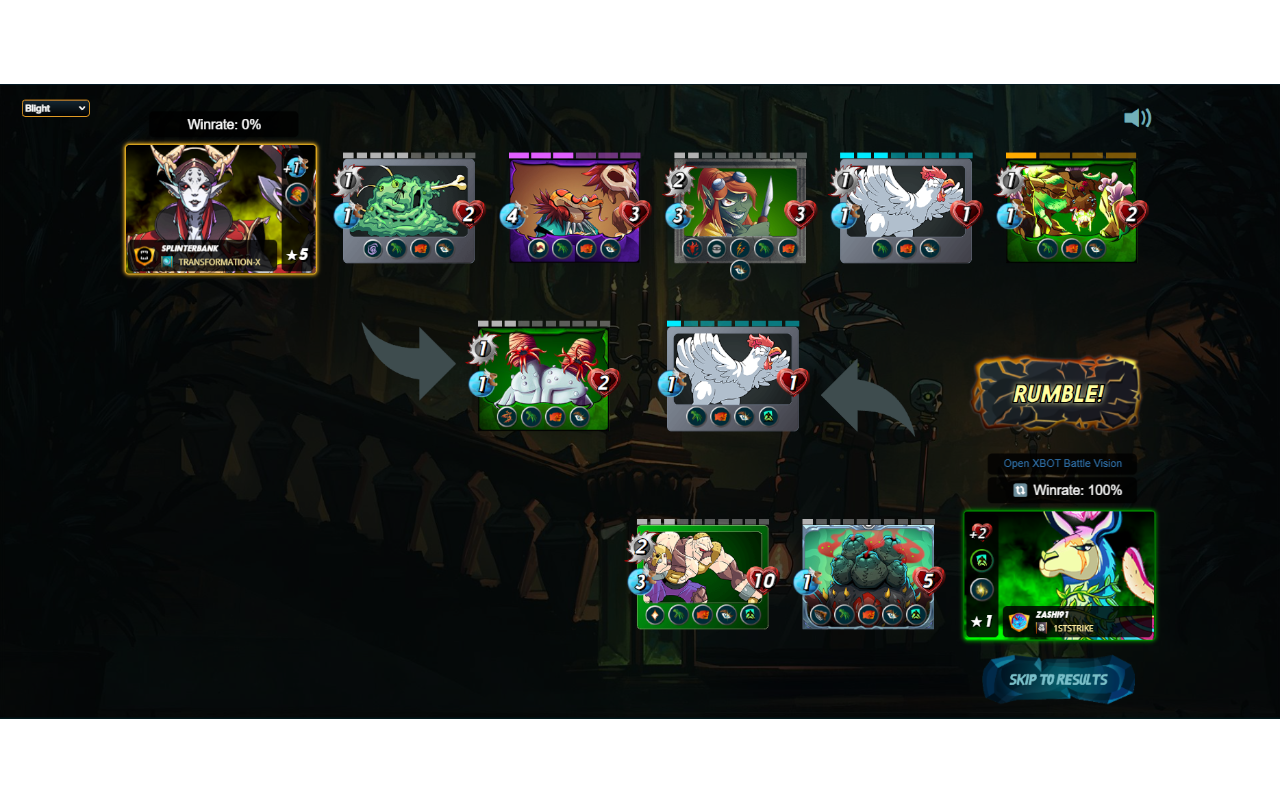
Task: Select the green slime monster card
Action: [x=408, y=208]
